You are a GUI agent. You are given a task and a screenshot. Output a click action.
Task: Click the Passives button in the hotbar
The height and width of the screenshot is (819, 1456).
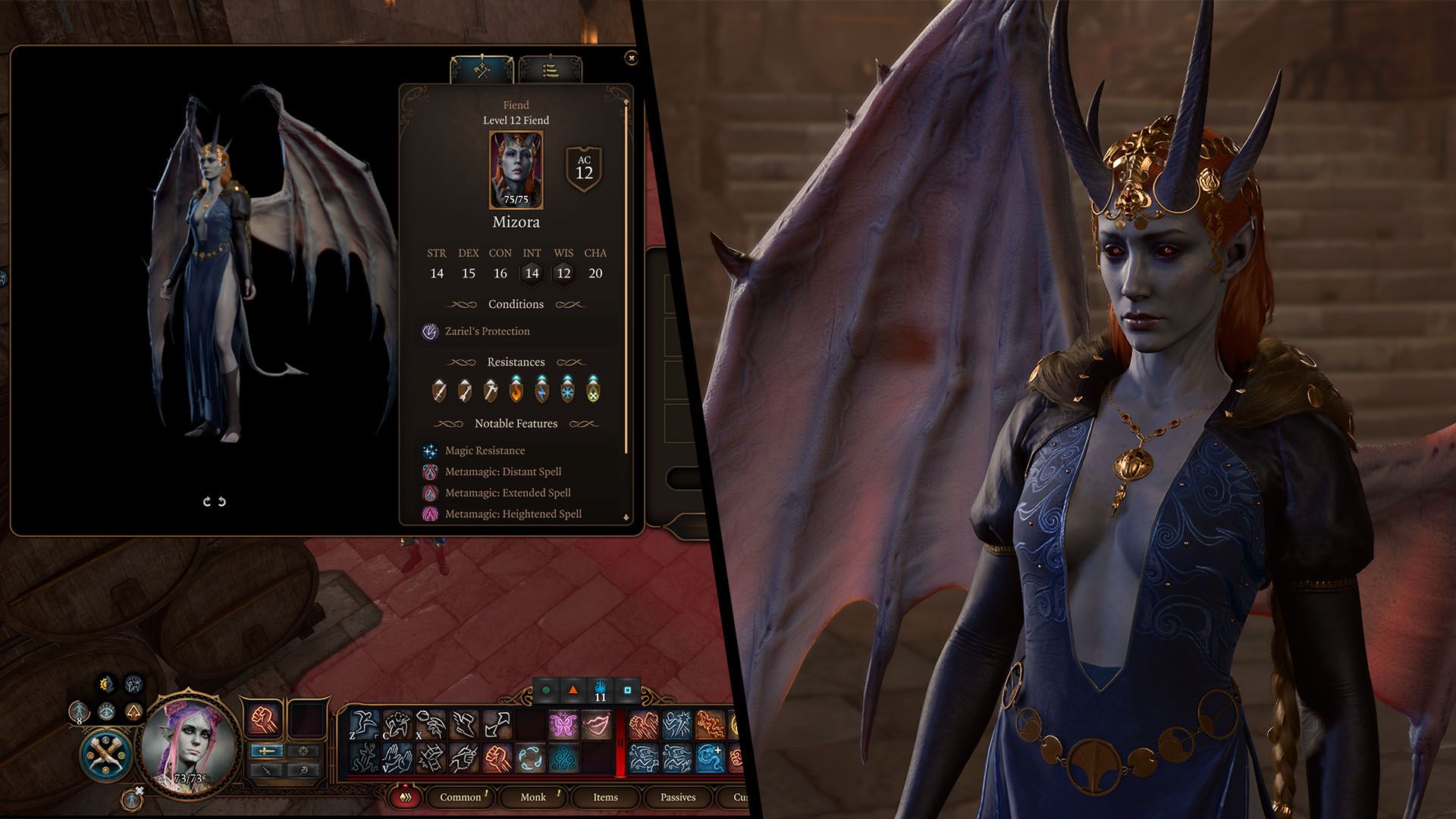[x=679, y=798]
